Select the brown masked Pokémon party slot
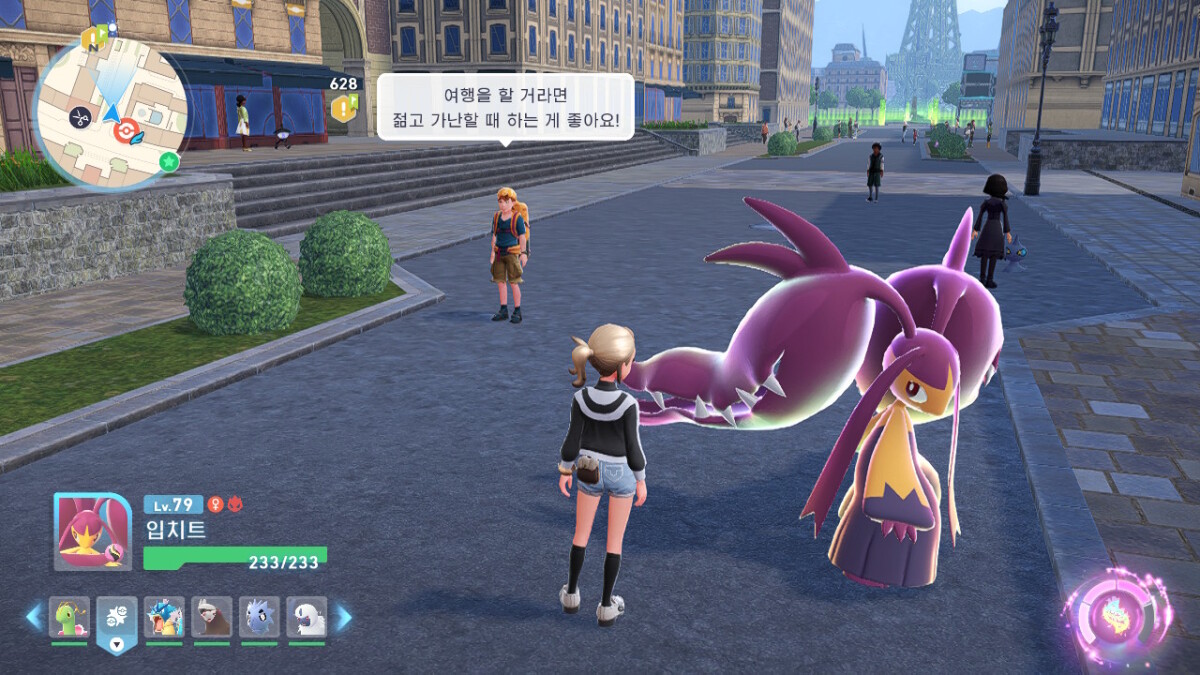 (212, 617)
